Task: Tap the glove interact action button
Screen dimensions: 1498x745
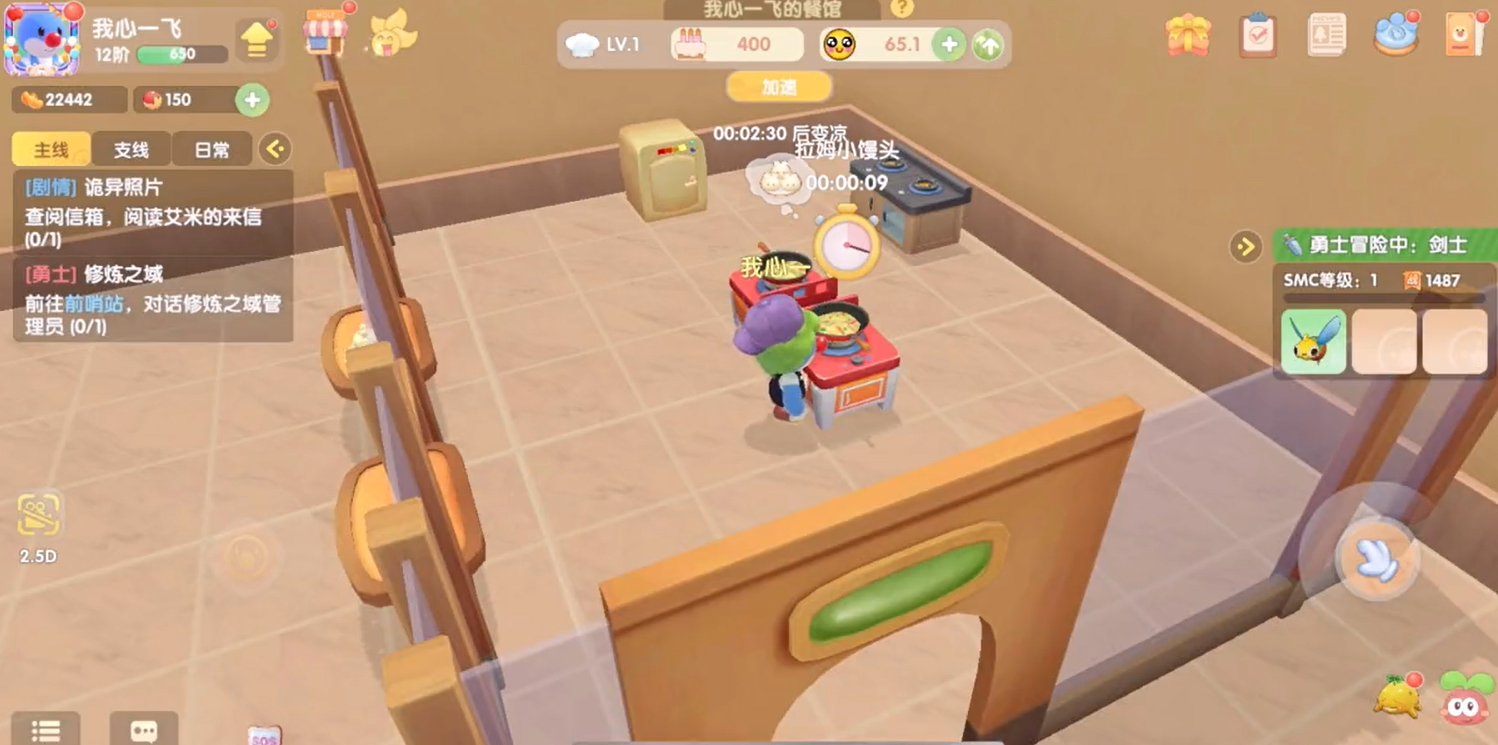Action: point(1377,558)
